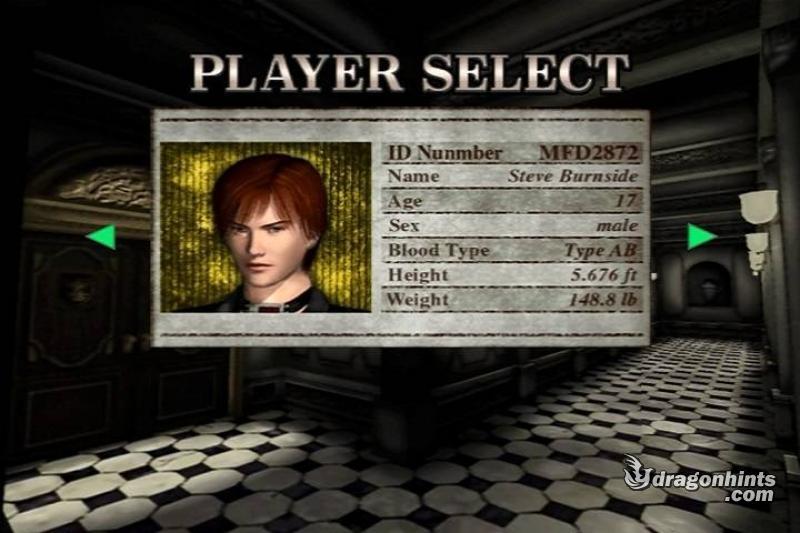Choose Steve Burnside's portrait thumbnail
Image resolution: width=800 pixels, height=533 pixels.
pos(266,227)
